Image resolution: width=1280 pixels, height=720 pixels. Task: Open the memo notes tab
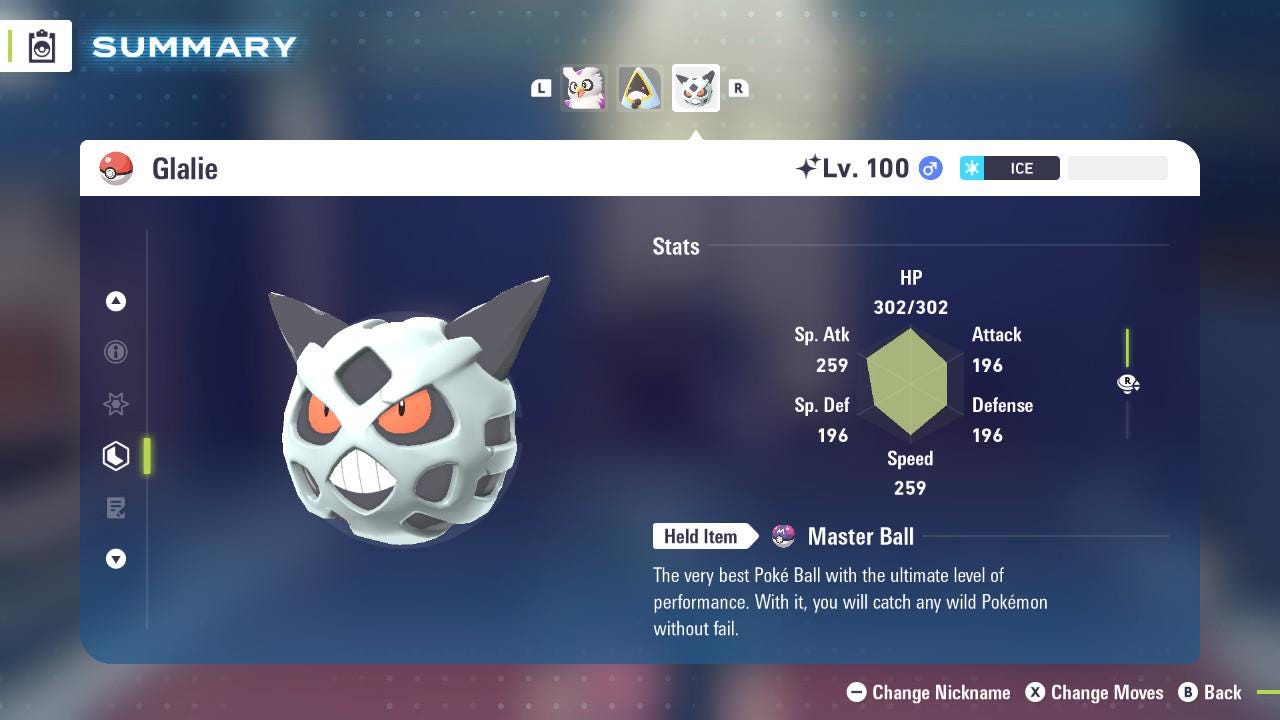pos(116,508)
